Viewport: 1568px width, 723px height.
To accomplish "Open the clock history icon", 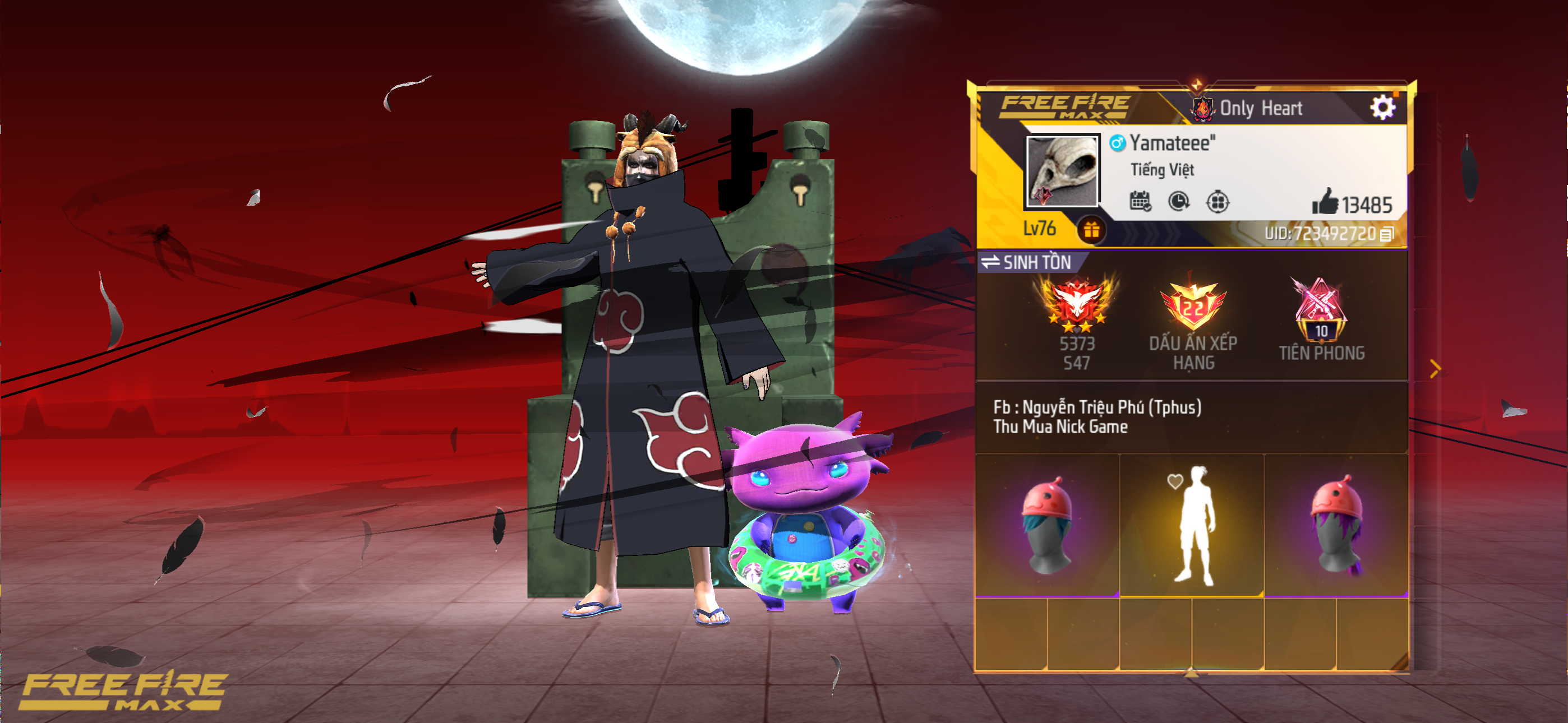I will pyautogui.click(x=1178, y=201).
